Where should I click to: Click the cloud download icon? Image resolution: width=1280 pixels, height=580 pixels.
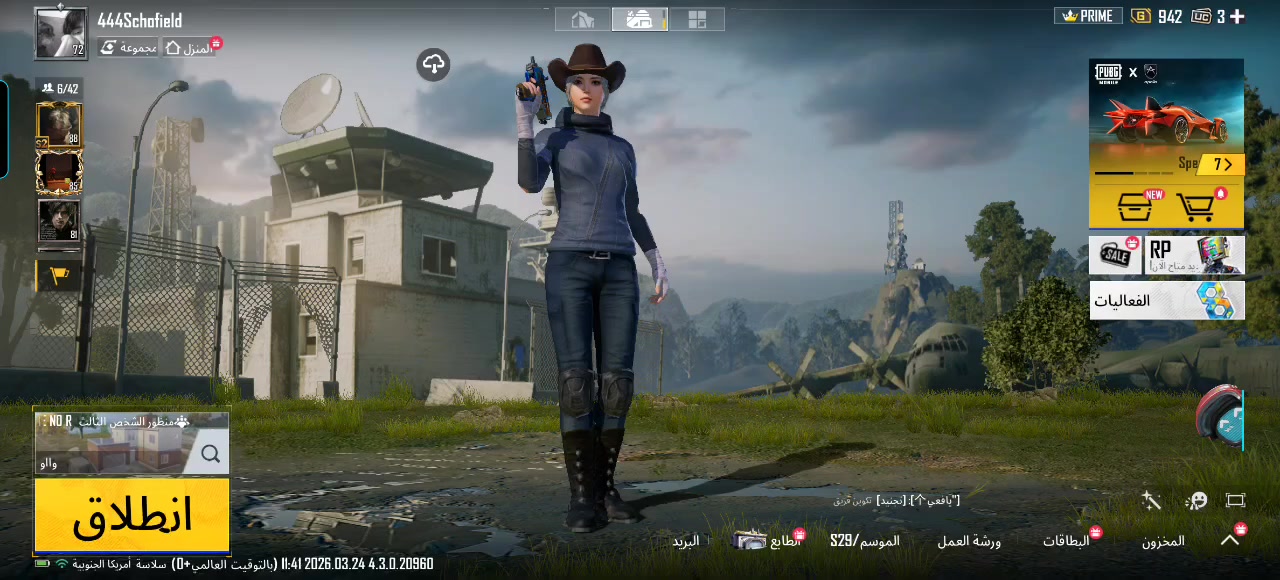tap(433, 65)
